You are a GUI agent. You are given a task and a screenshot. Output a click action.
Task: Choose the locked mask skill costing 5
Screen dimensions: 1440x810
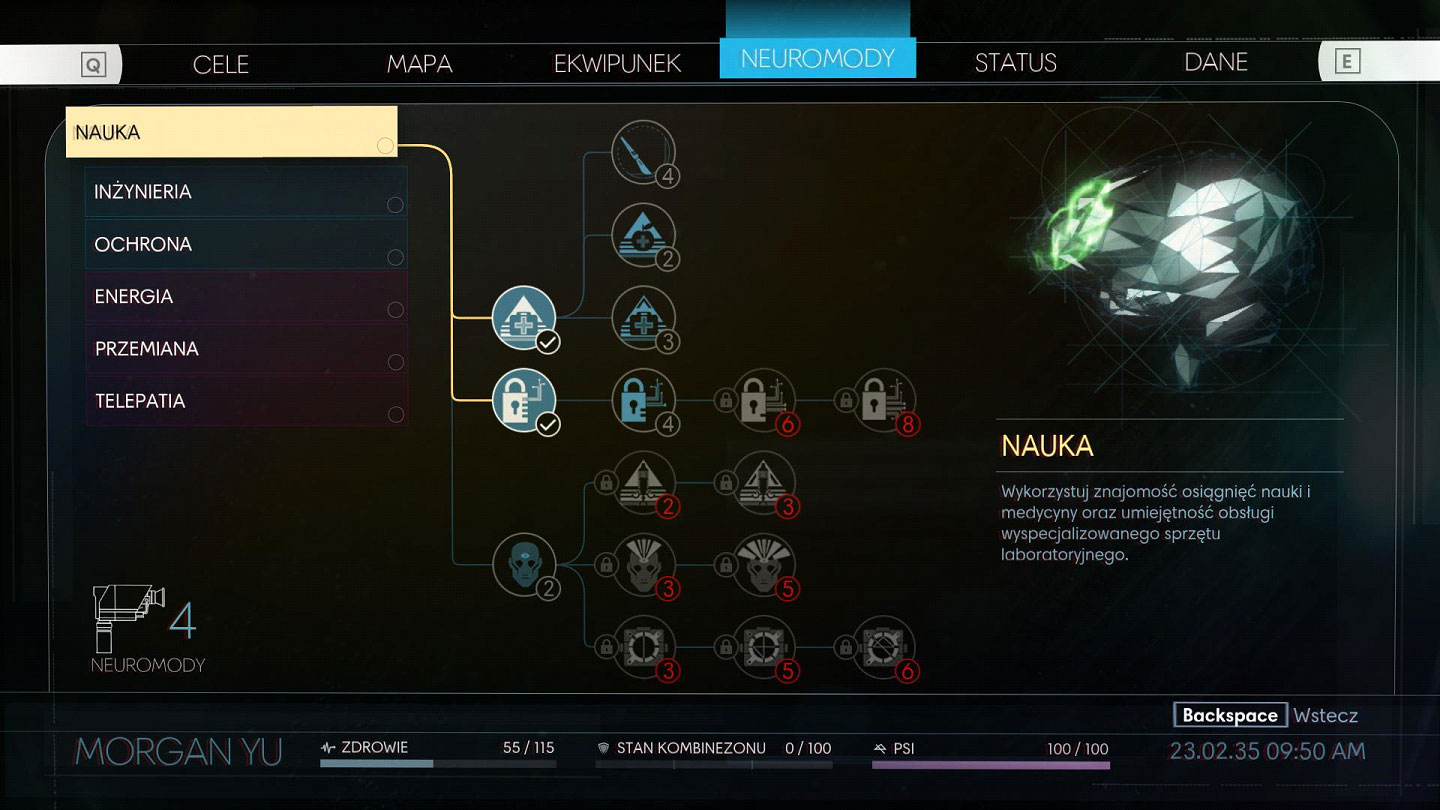[x=764, y=565]
